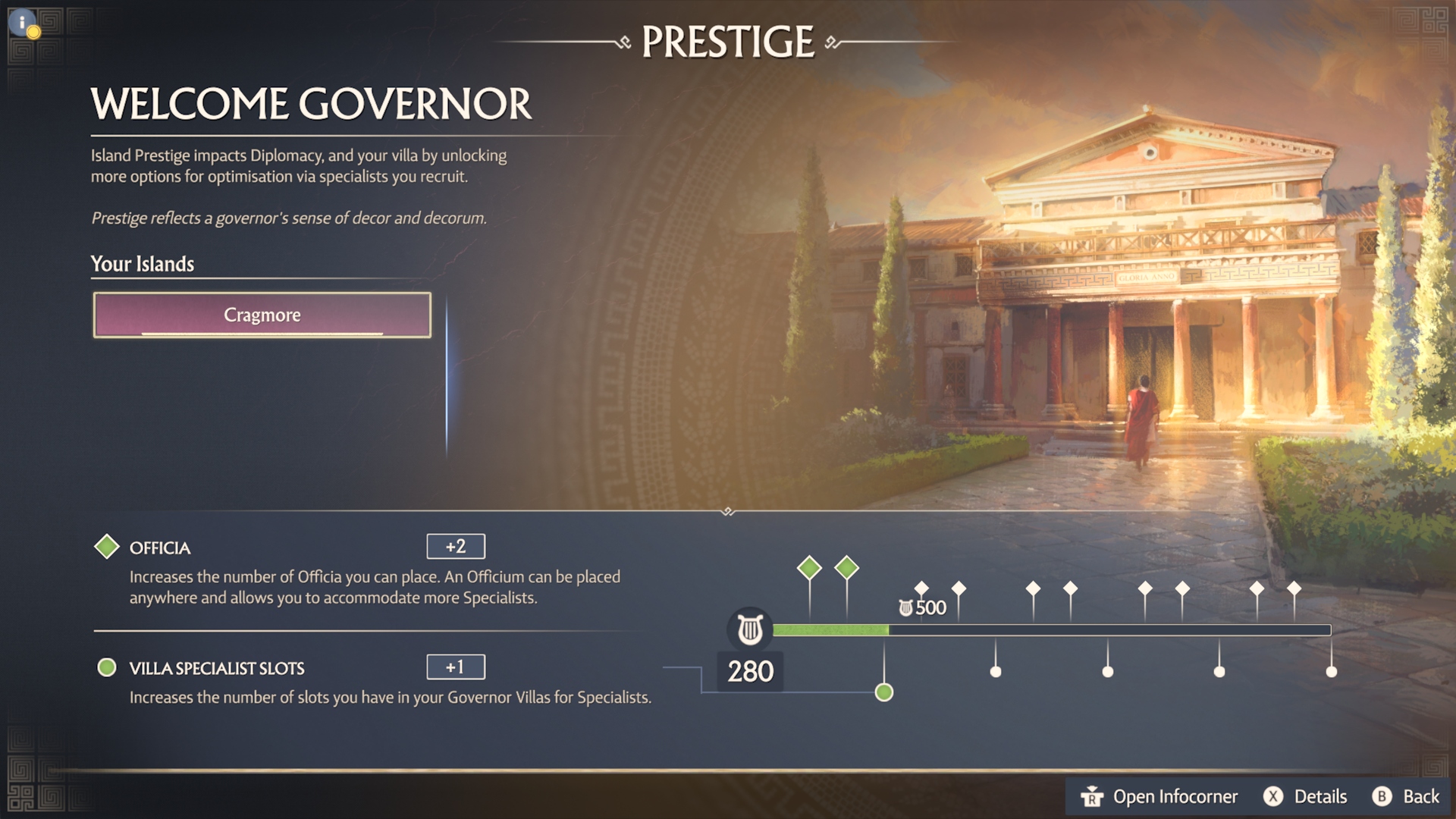Click the yellow notification dot near the info icon
This screenshot has width=1456, height=819.
tap(33, 33)
